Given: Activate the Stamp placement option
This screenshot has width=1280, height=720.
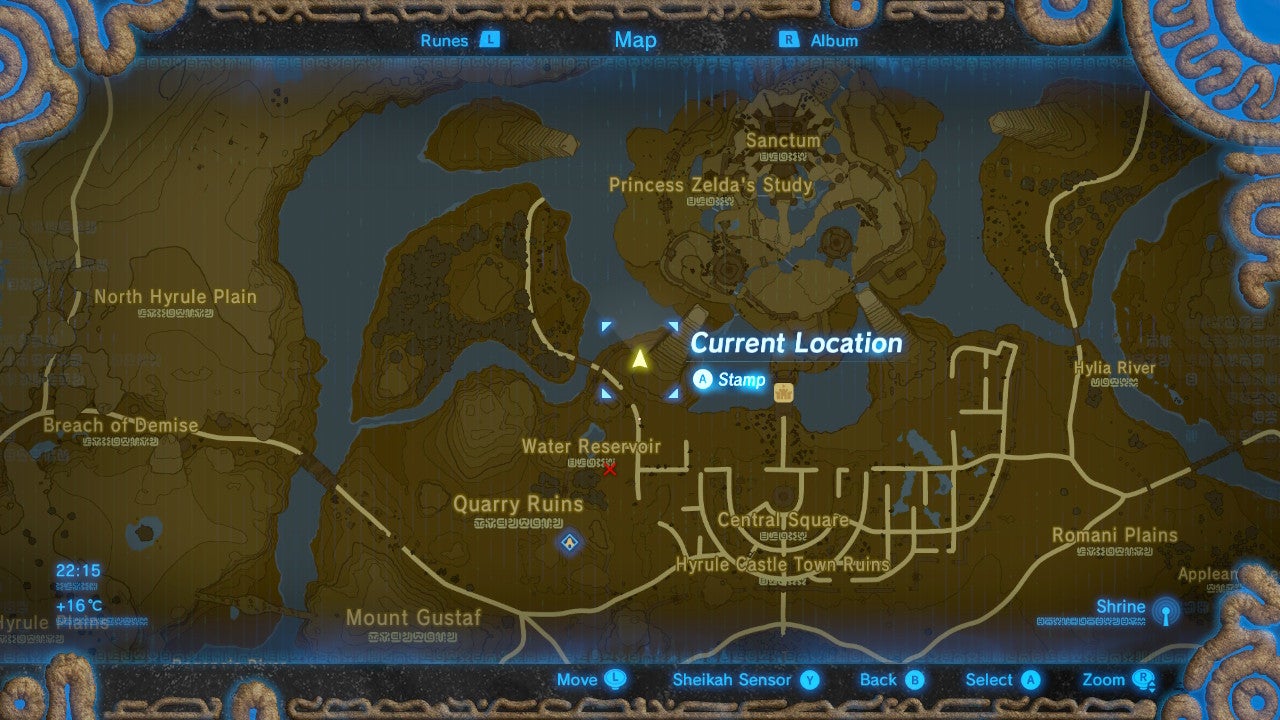Looking at the screenshot, I should point(729,380).
